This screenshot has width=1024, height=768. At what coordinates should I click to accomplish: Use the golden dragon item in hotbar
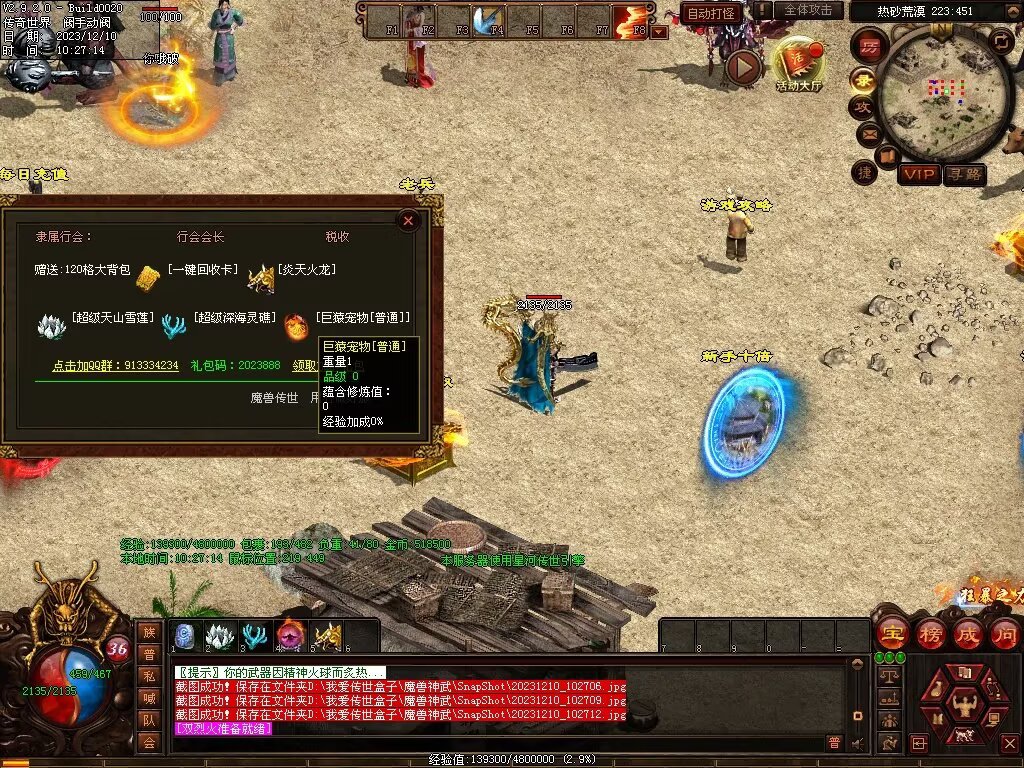(x=327, y=636)
